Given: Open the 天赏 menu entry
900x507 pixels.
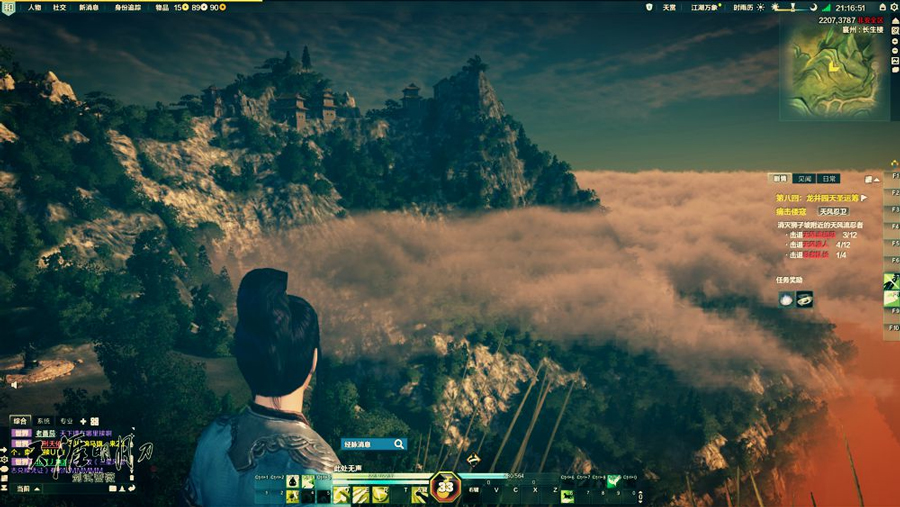Looking at the screenshot, I should tap(669, 7).
